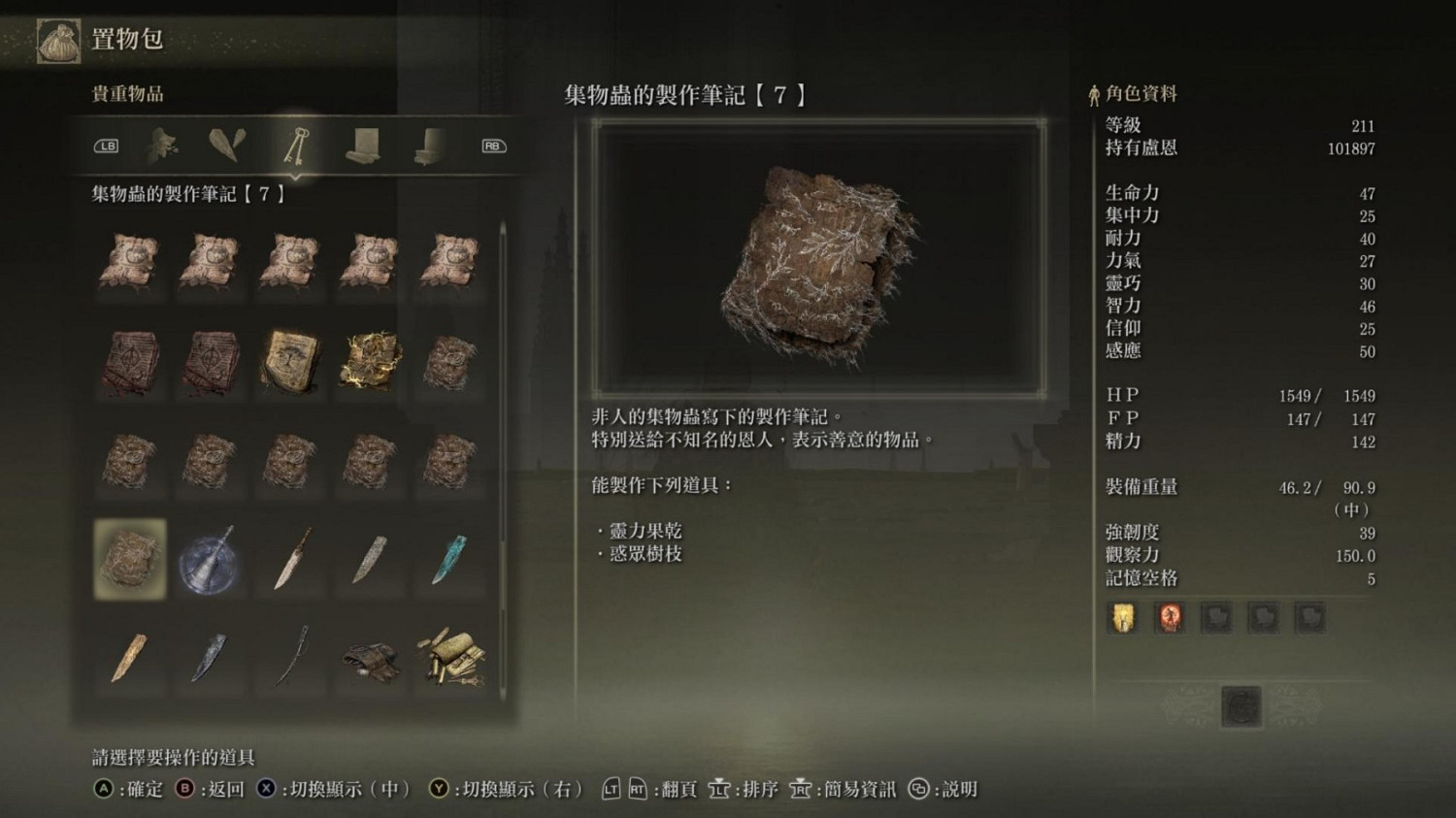
Task: Select the blue orb item thumbnail
Action: coord(210,559)
